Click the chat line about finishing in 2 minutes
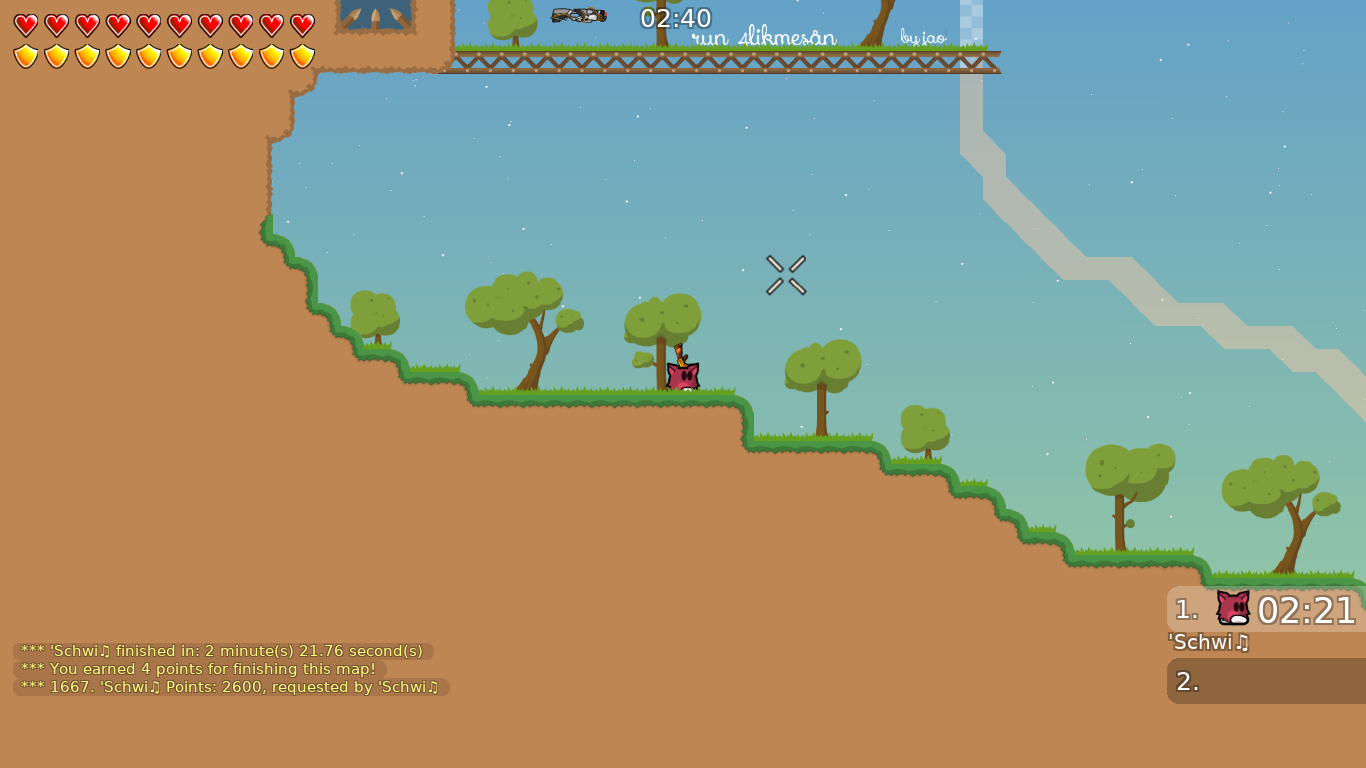The image size is (1366, 768). coord(222,650)
